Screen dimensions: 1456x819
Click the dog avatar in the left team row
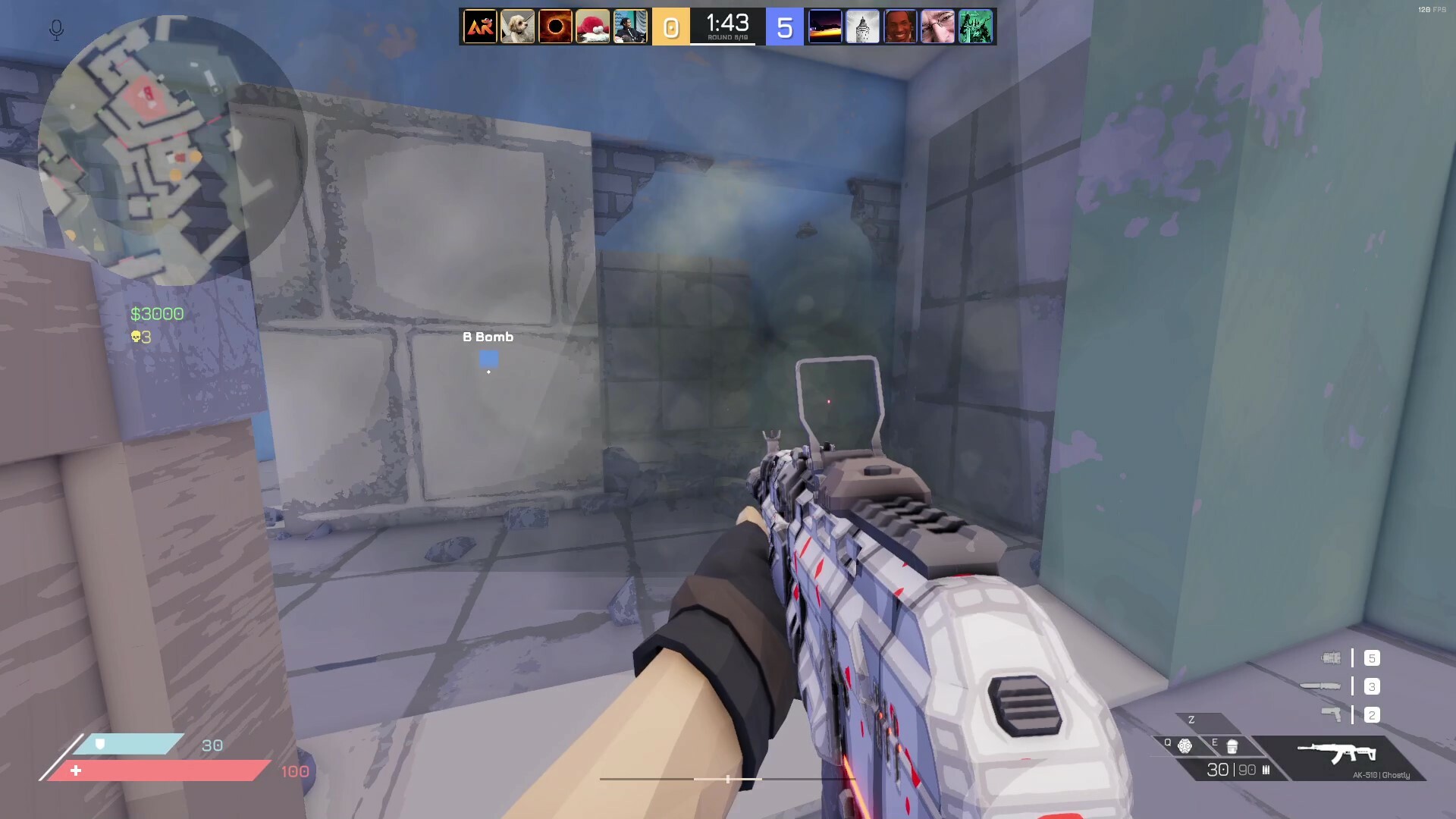click(518, 27)
